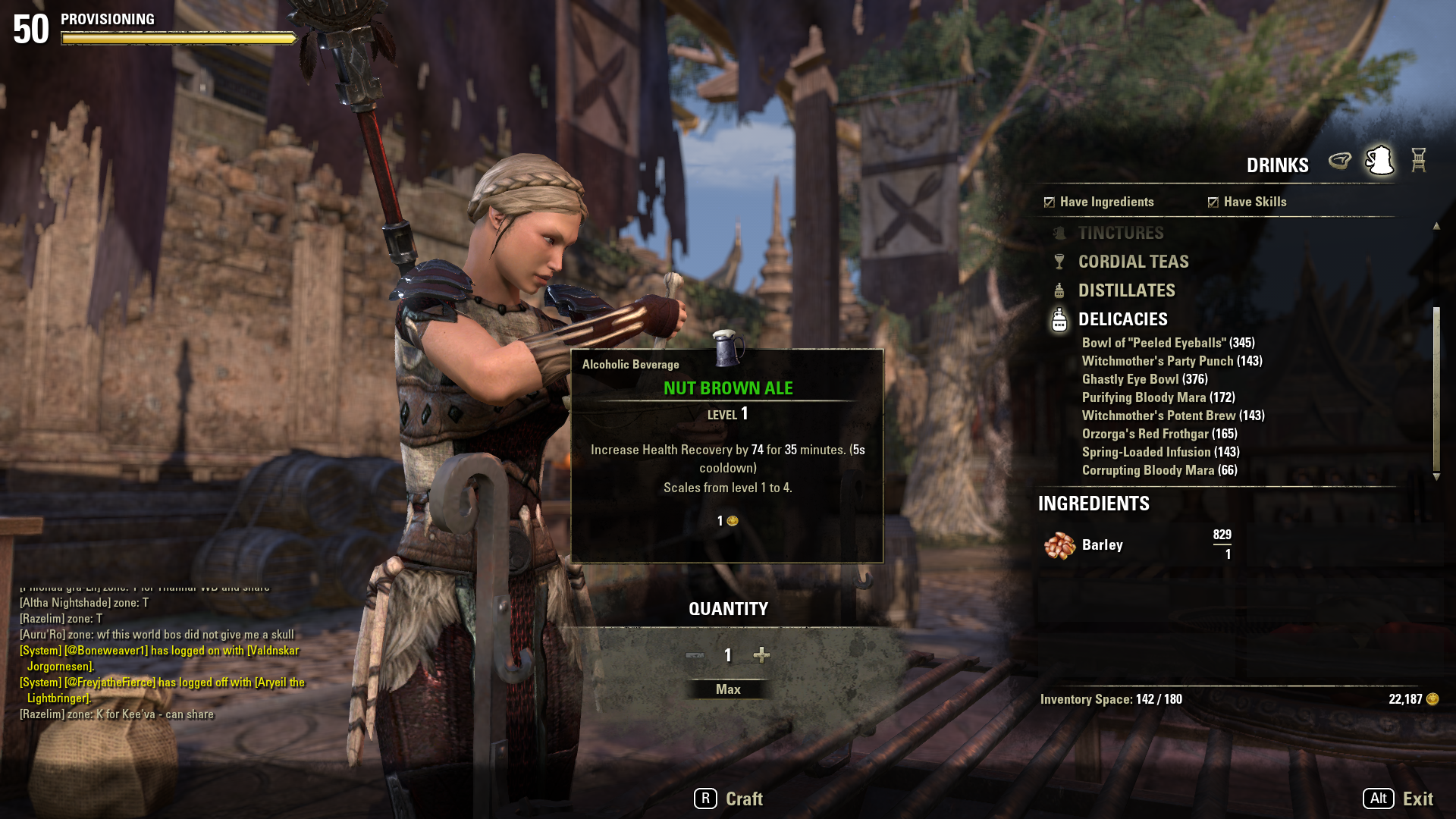Select Witchmother's Potent Brew recipe
Screen dimensions: 1456x819
click(1172, 416)
